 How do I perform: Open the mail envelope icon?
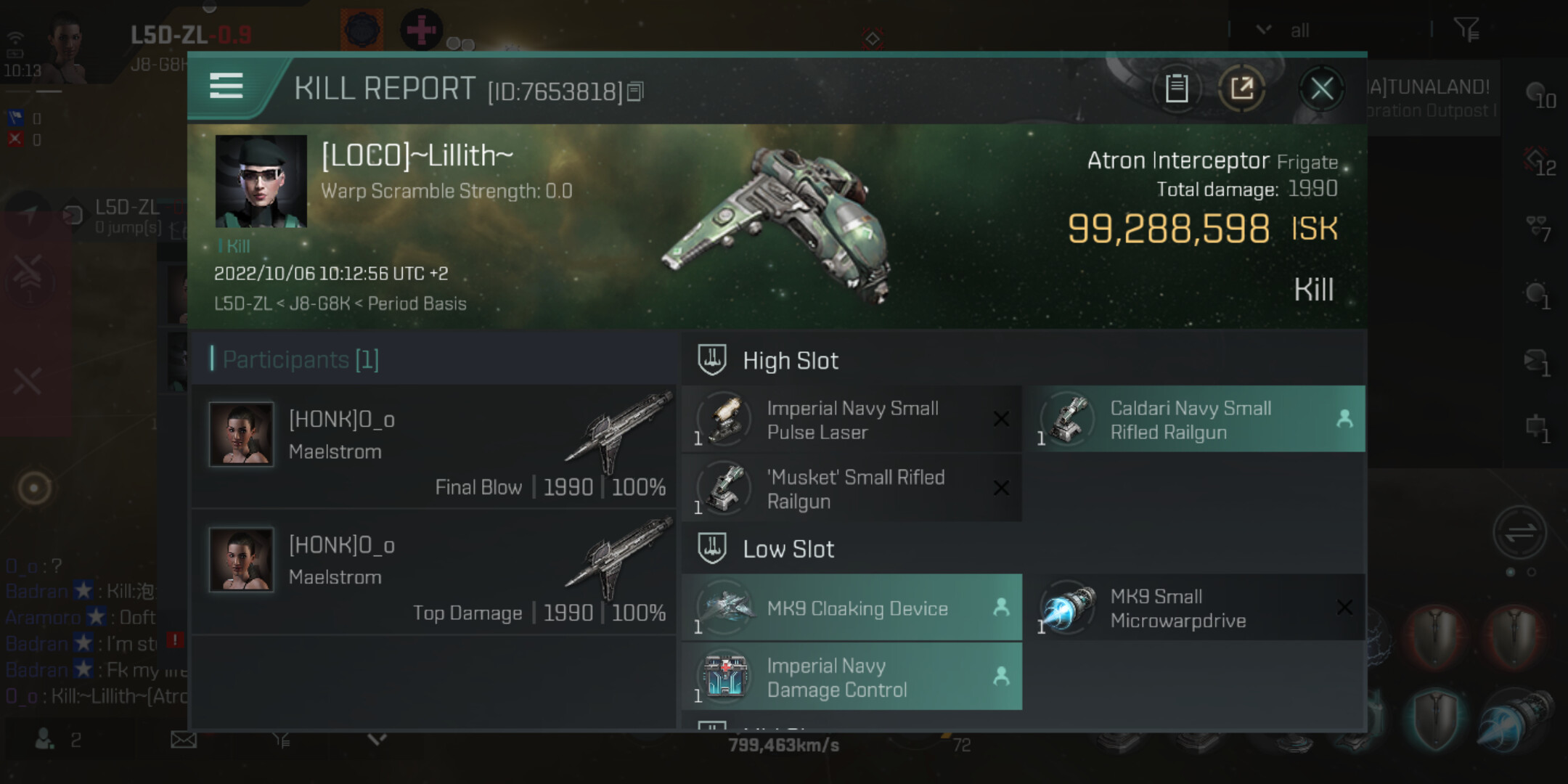point(184,740)
